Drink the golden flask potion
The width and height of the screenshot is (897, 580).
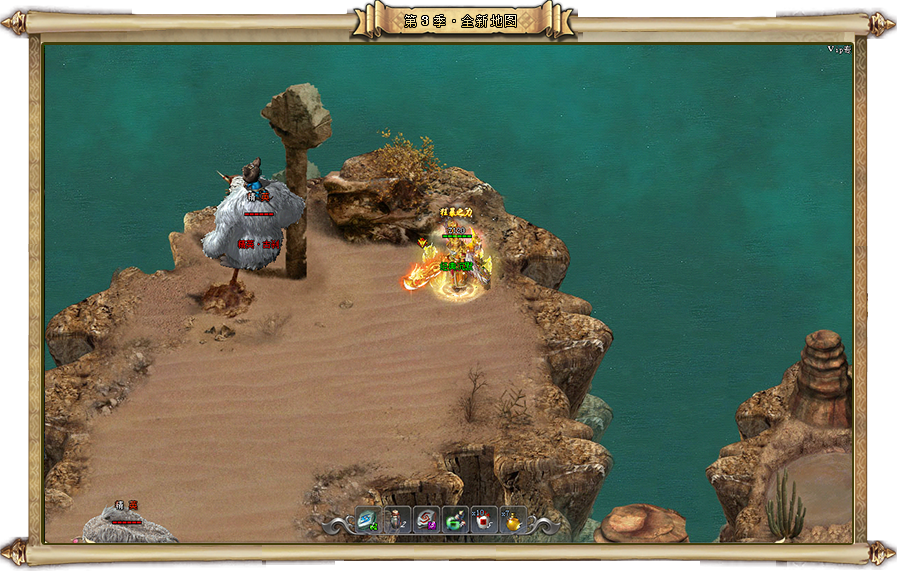pos(513,520)
